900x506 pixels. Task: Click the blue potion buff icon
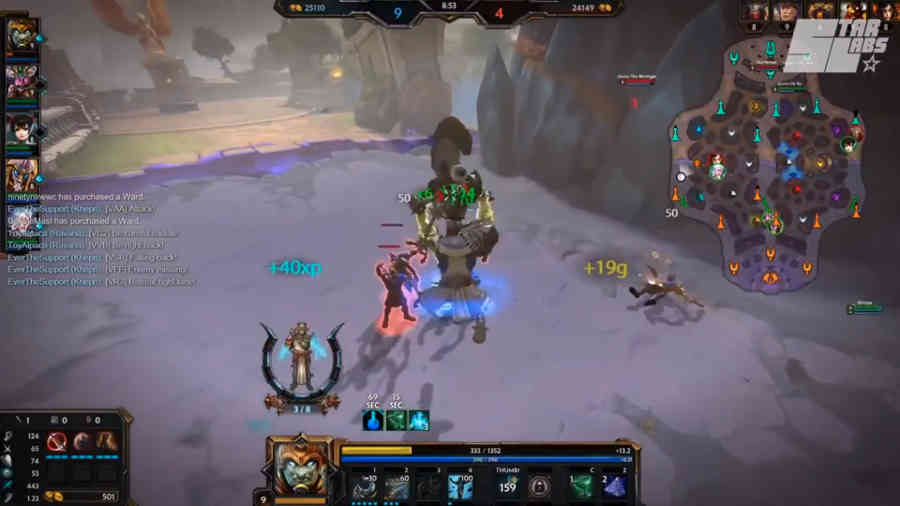click(372, 420)
